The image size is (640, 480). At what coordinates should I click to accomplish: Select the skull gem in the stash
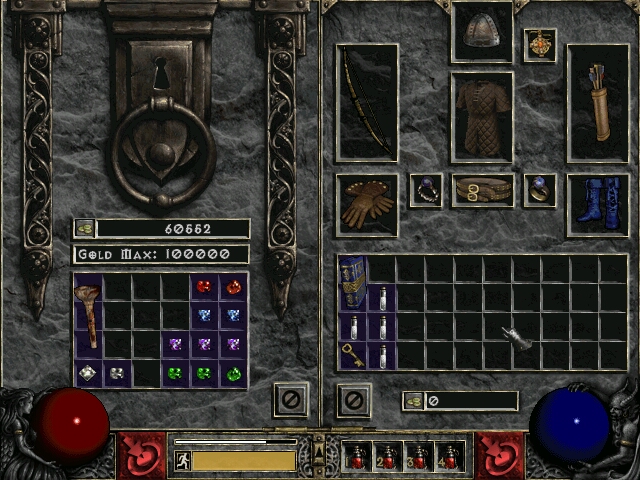click(117, 374)
